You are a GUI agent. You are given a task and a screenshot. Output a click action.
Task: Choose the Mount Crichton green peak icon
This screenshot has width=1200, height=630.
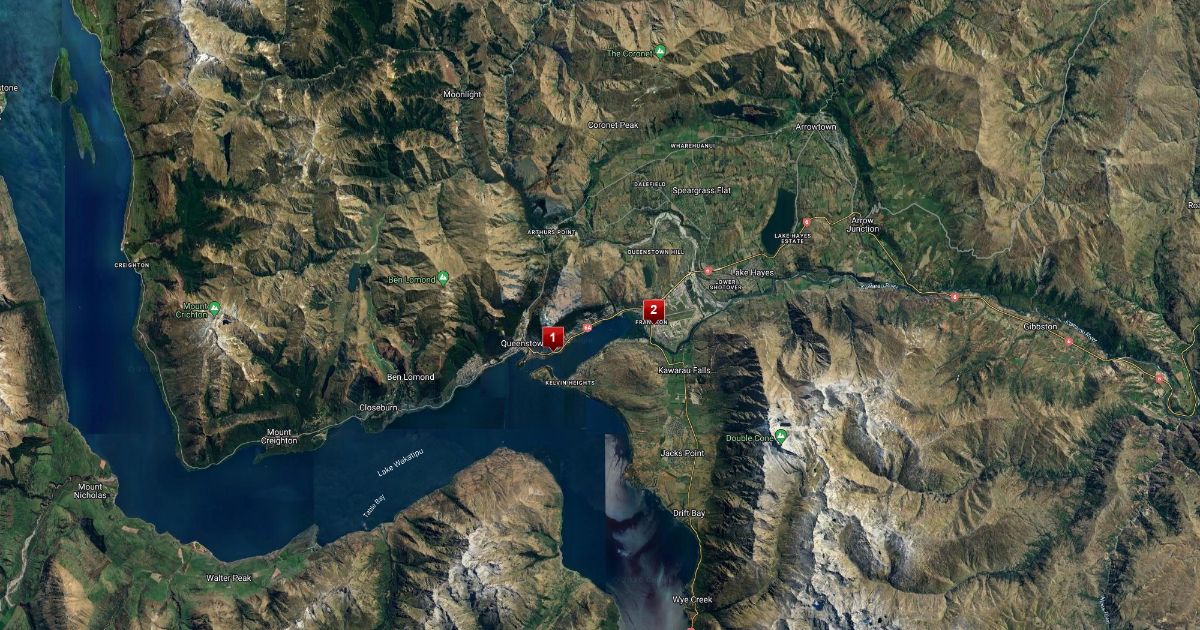214,307
